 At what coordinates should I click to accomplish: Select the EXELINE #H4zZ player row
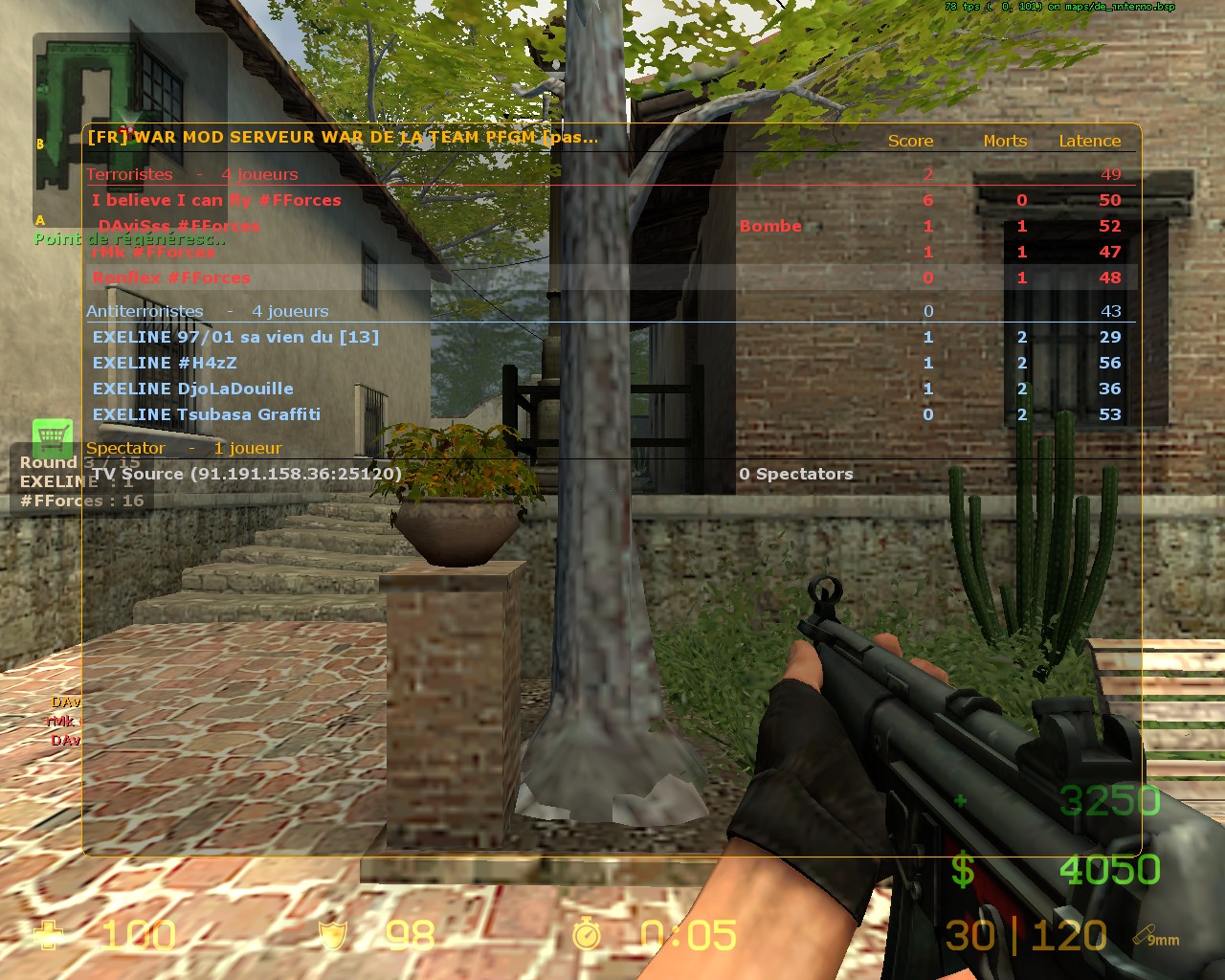[165, 363]
